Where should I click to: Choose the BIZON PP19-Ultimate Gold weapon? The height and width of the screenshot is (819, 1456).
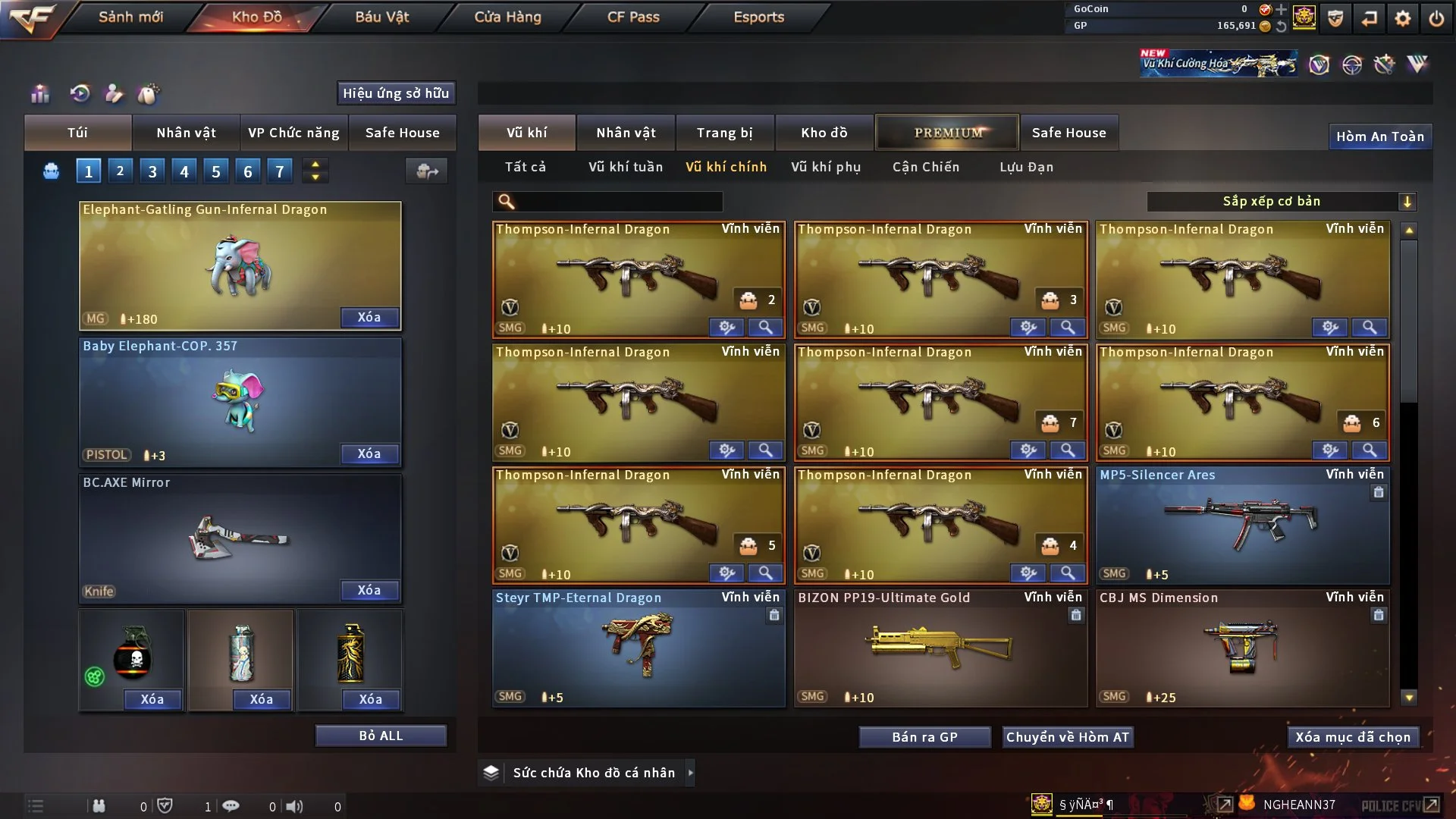pos(940,648)
